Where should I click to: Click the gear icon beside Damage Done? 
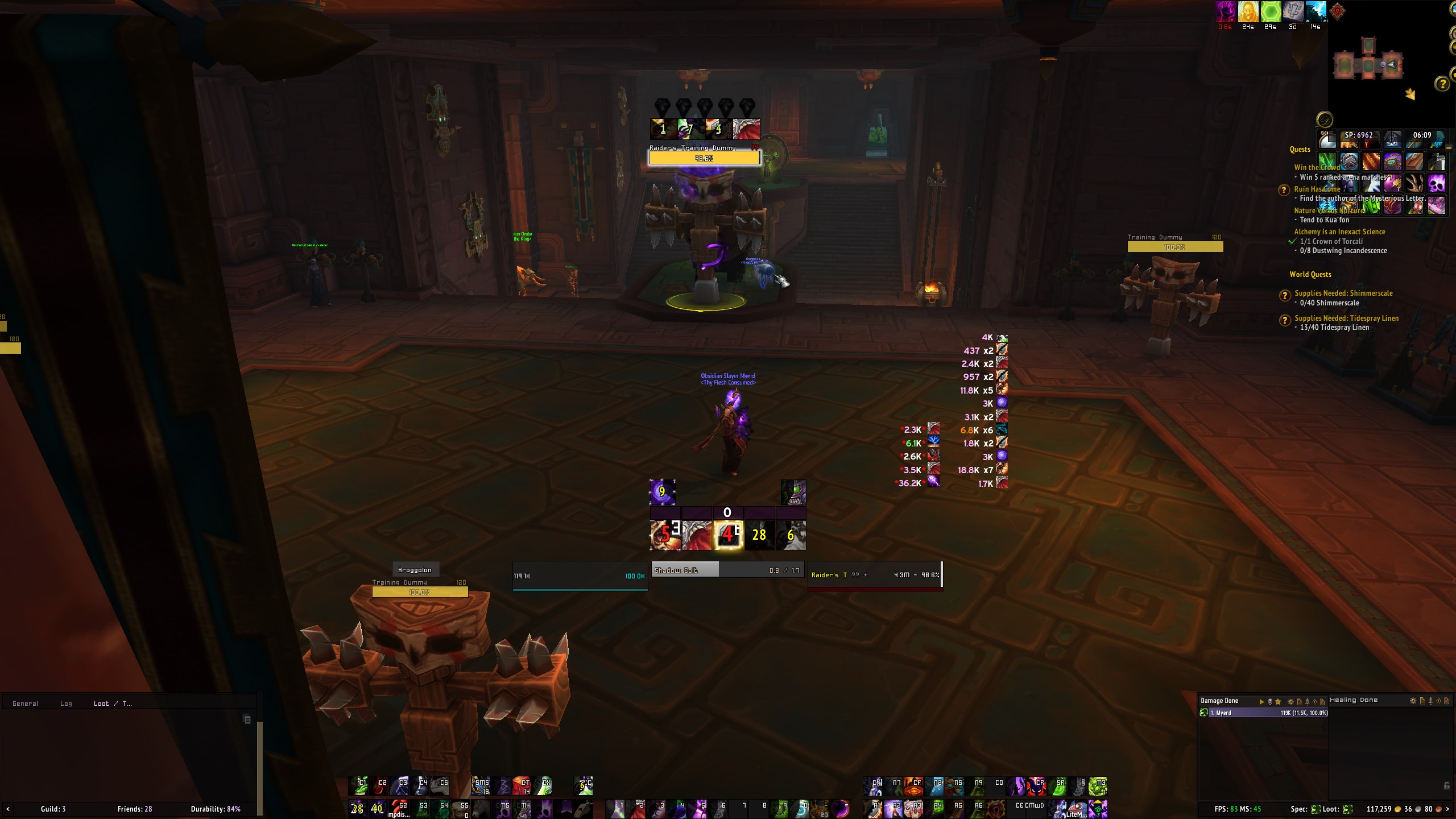pyautogui.click(x=1290, y=701)
